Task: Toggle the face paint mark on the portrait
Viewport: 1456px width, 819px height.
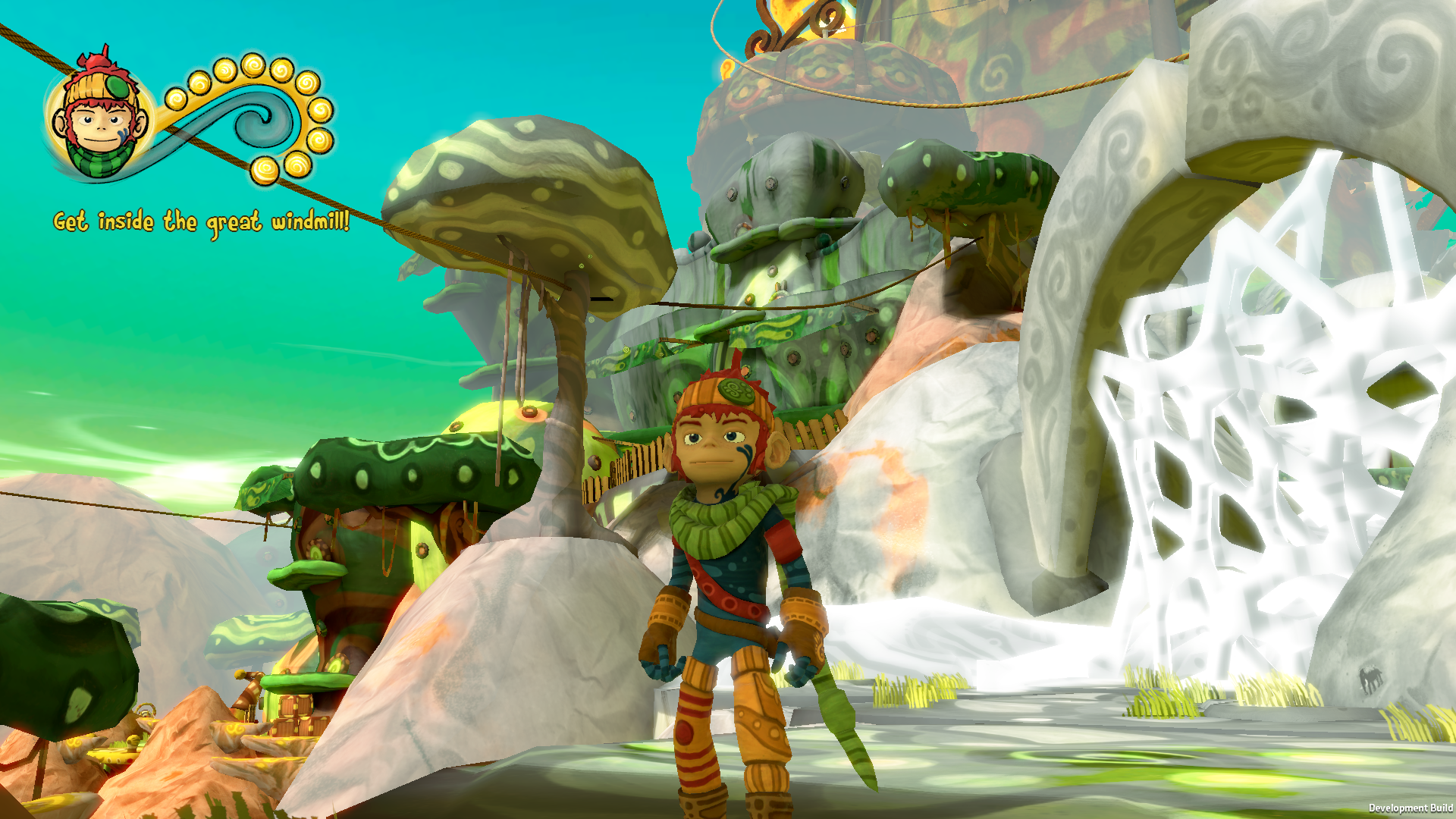Action: (123, 133)
